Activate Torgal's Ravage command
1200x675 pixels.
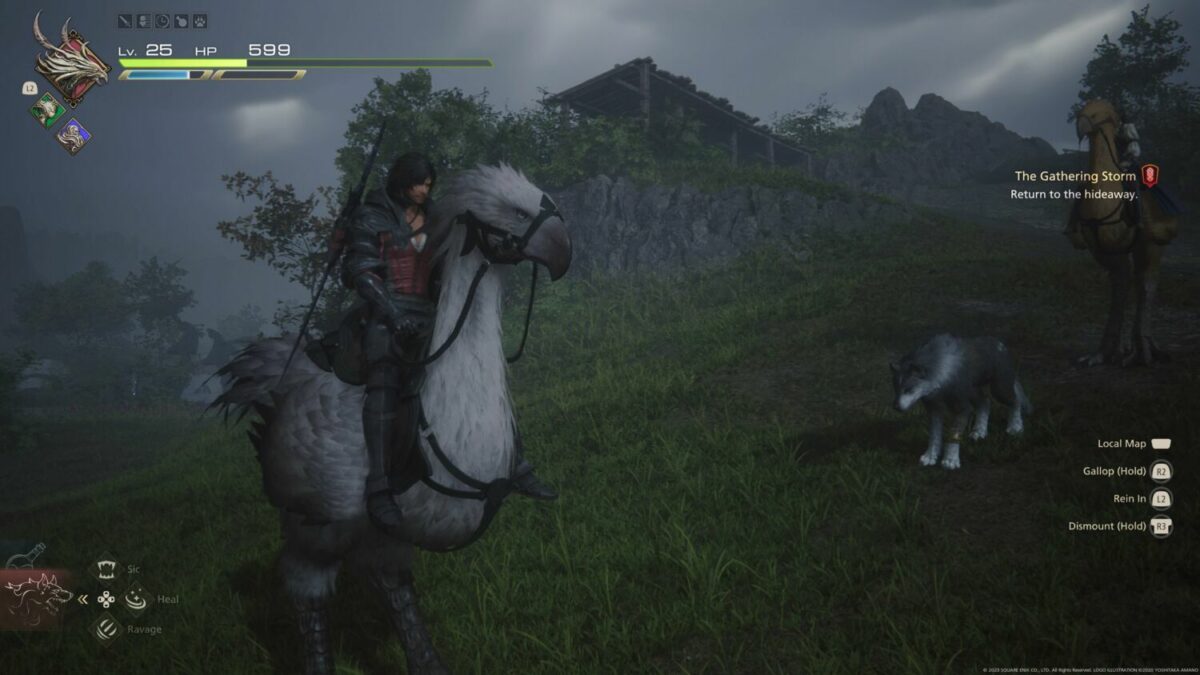pos(106,629)
